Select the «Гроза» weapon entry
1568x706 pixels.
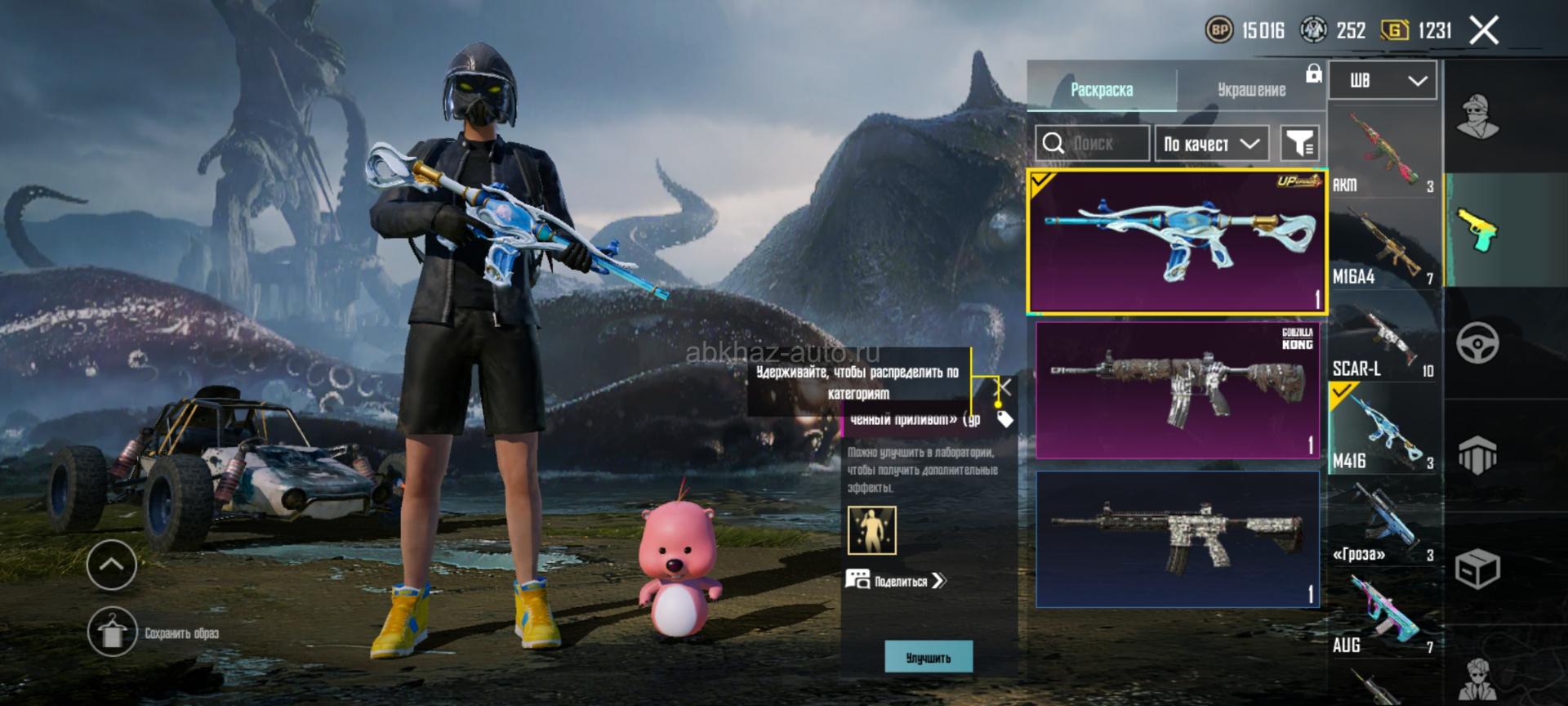point(1383,521)
